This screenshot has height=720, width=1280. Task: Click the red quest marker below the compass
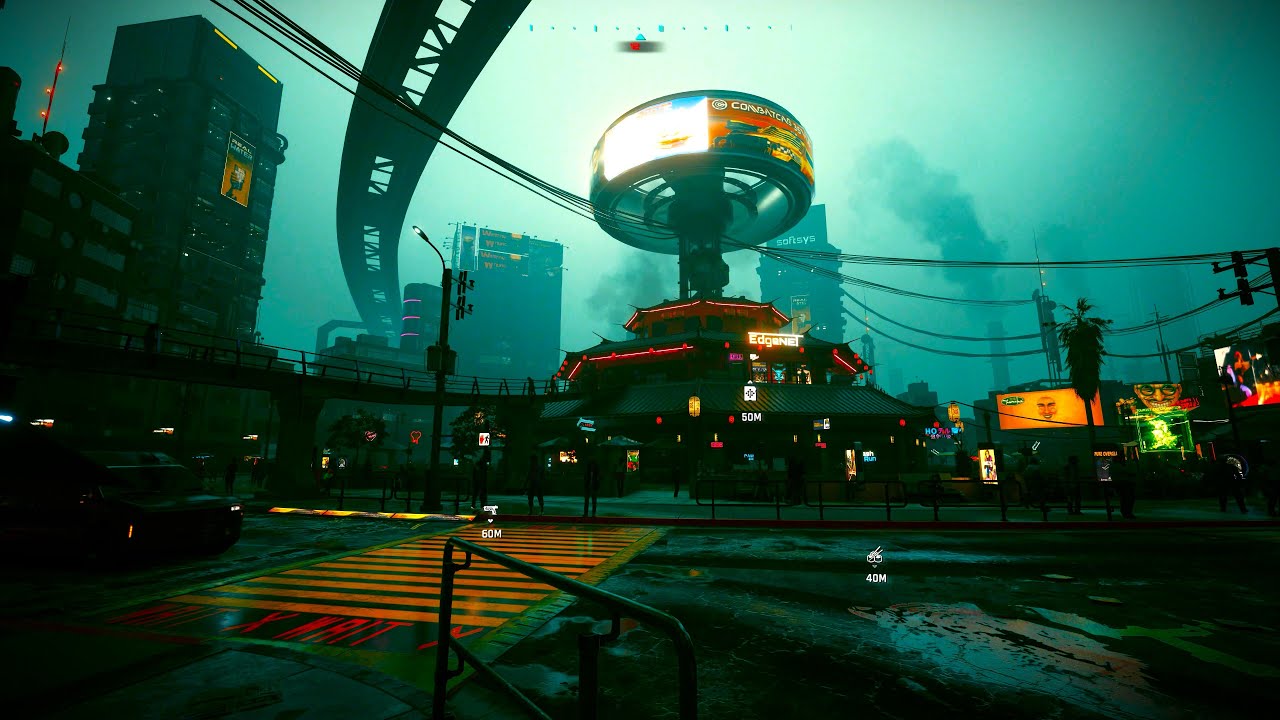coord(636,47)
